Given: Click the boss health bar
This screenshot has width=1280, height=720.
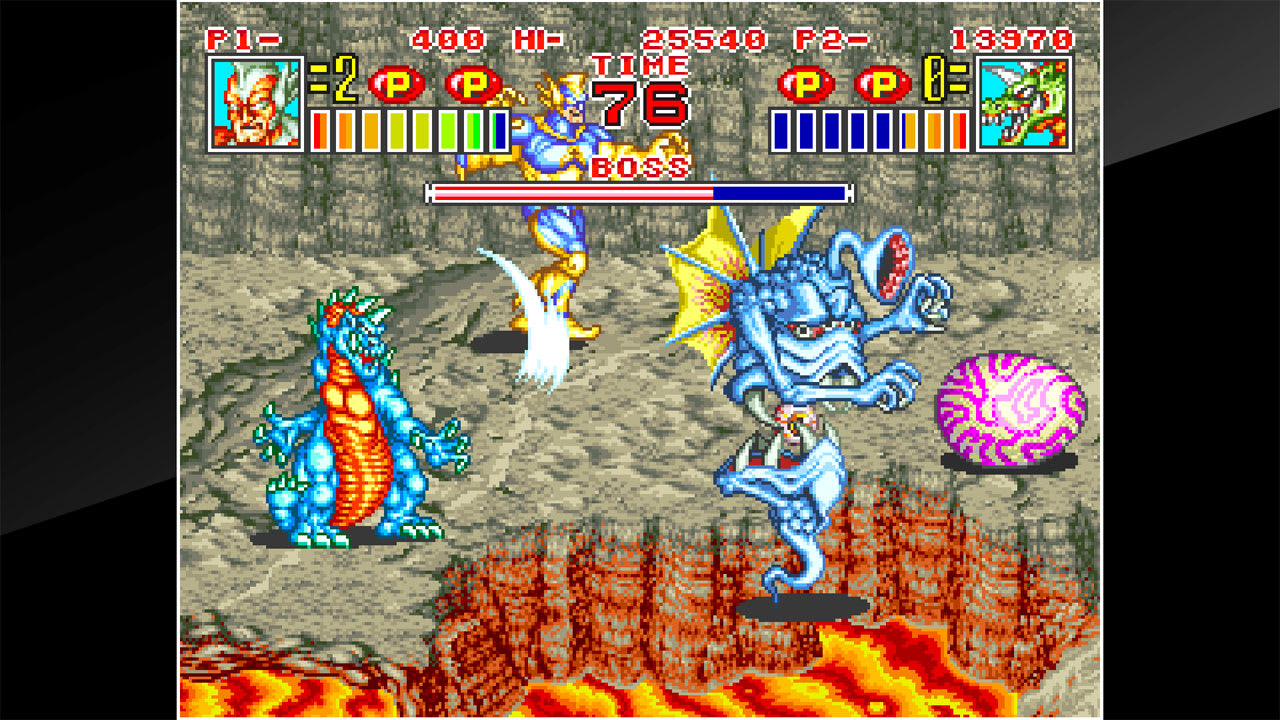Looking at the screenshot, I should click(637, 186).
